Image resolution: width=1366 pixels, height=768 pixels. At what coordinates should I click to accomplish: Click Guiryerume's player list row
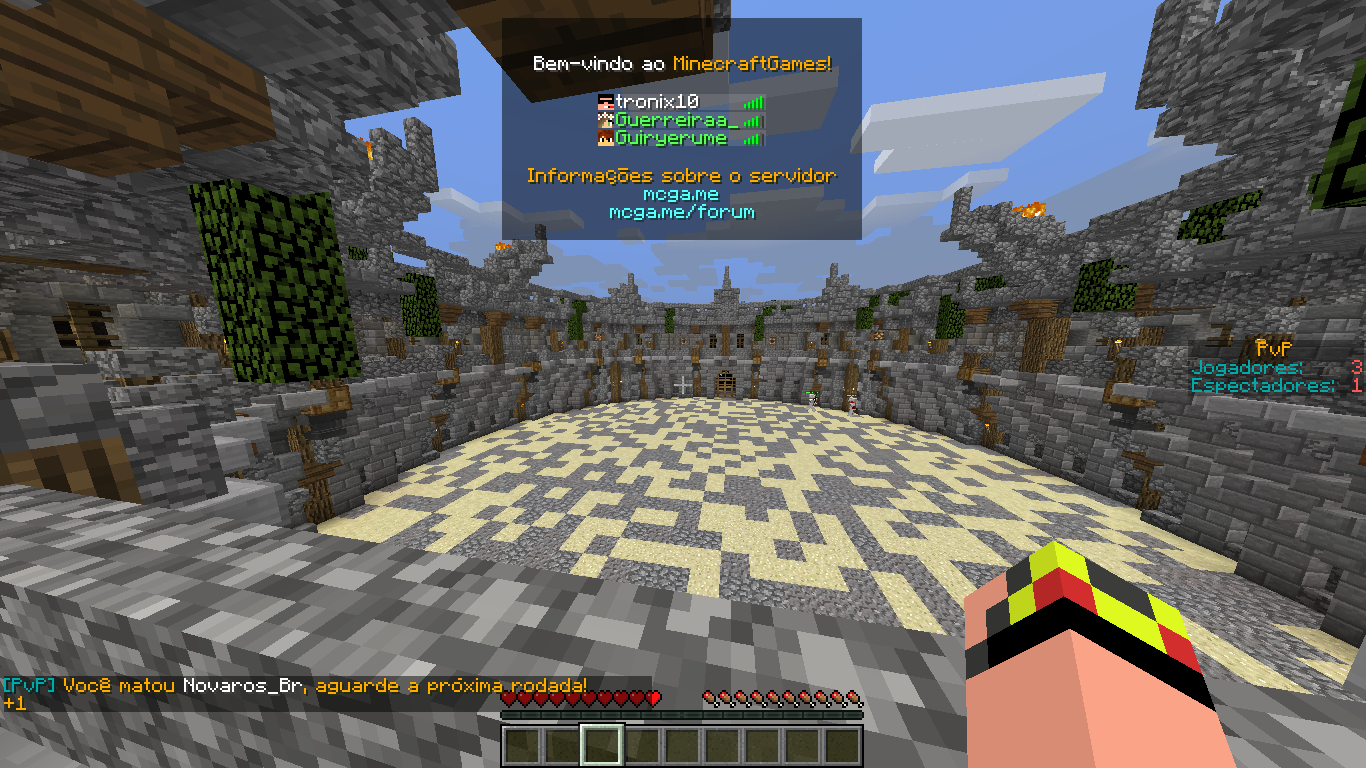tap(670, 139)
